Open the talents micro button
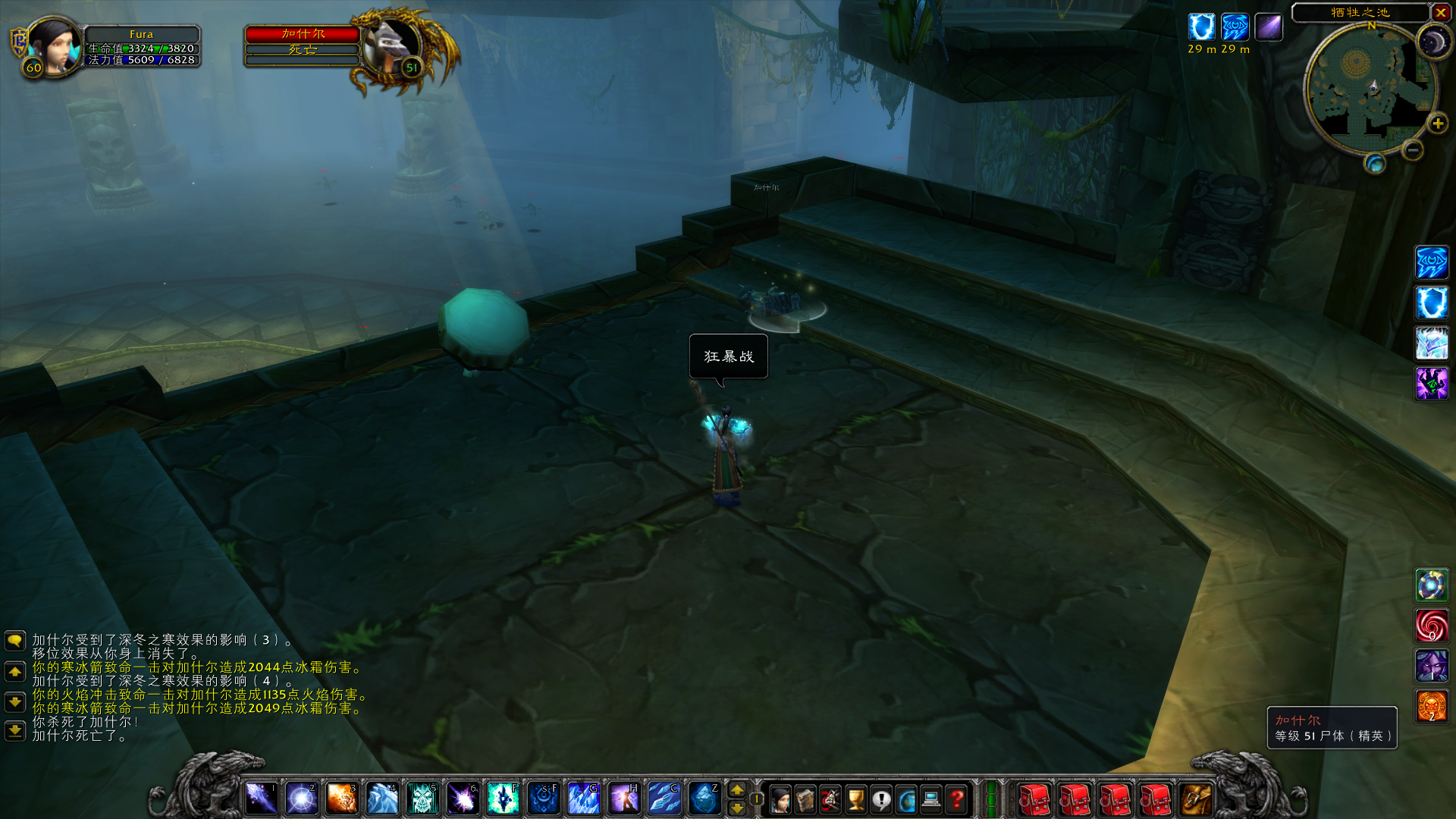This screenshot has width=1456, height=819. pyautogui.click(x=830, y=799)
